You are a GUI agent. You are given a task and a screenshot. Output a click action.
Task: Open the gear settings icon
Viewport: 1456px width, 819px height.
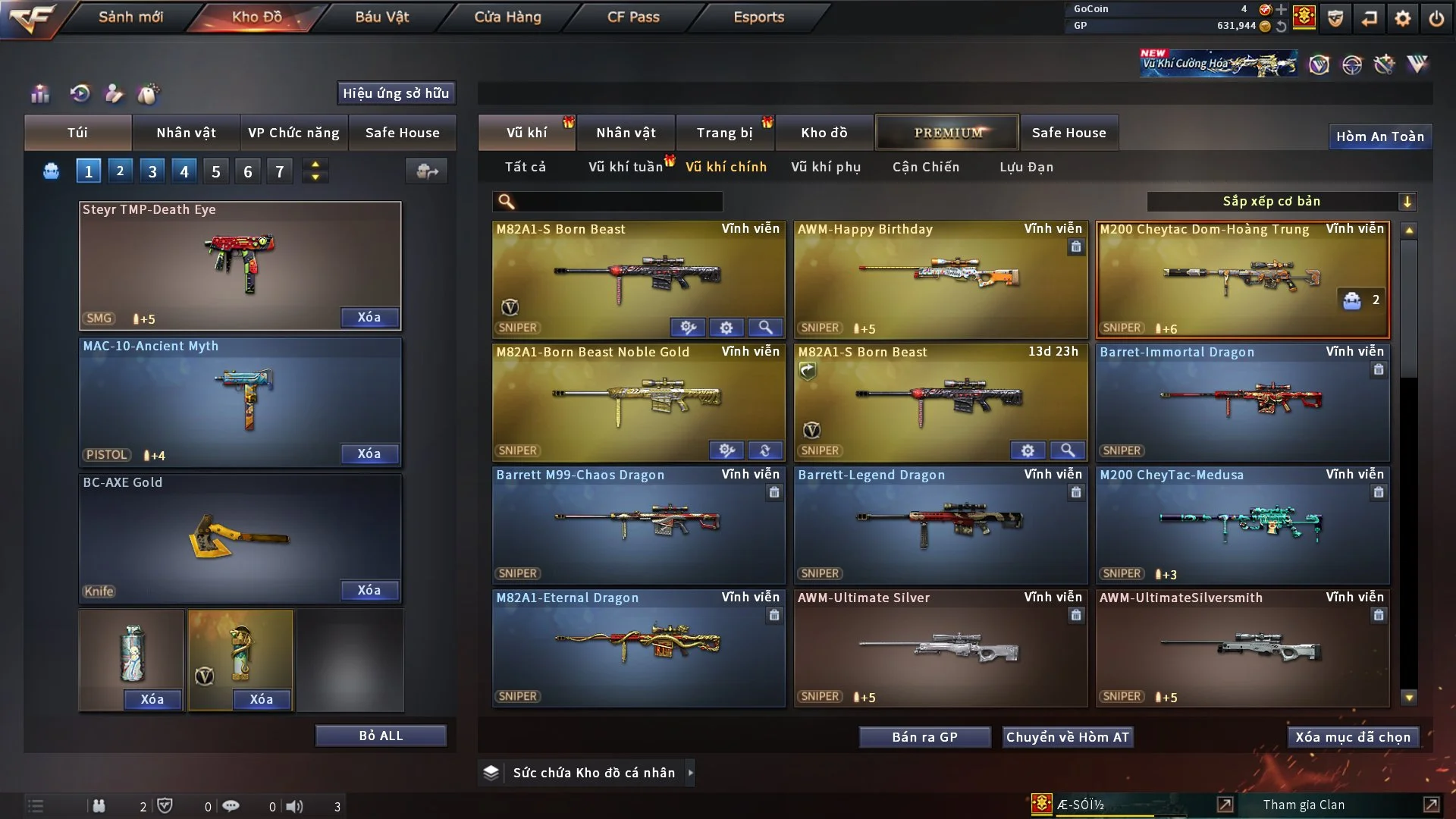pyautogui.click(x=1402, y=18)
